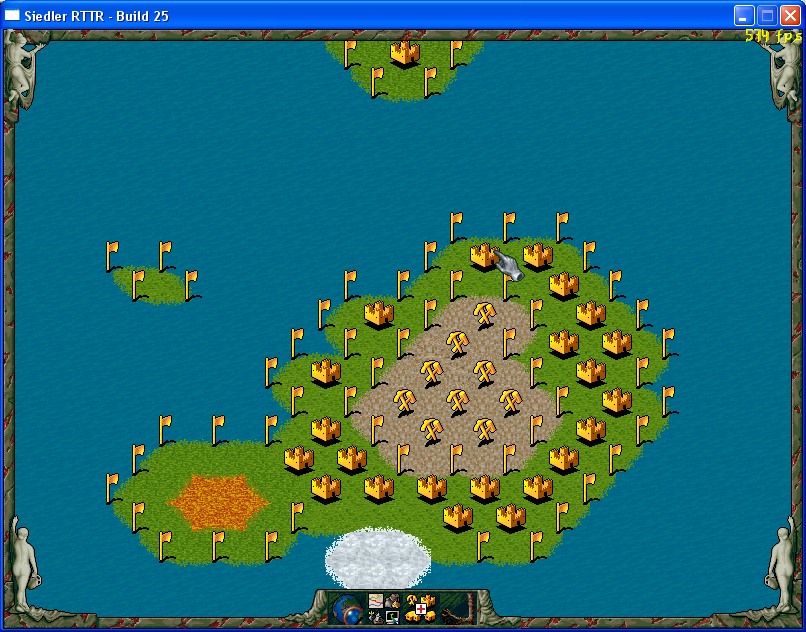
Task: Click the beaver icon in toolbar
Action: (392, 601)
